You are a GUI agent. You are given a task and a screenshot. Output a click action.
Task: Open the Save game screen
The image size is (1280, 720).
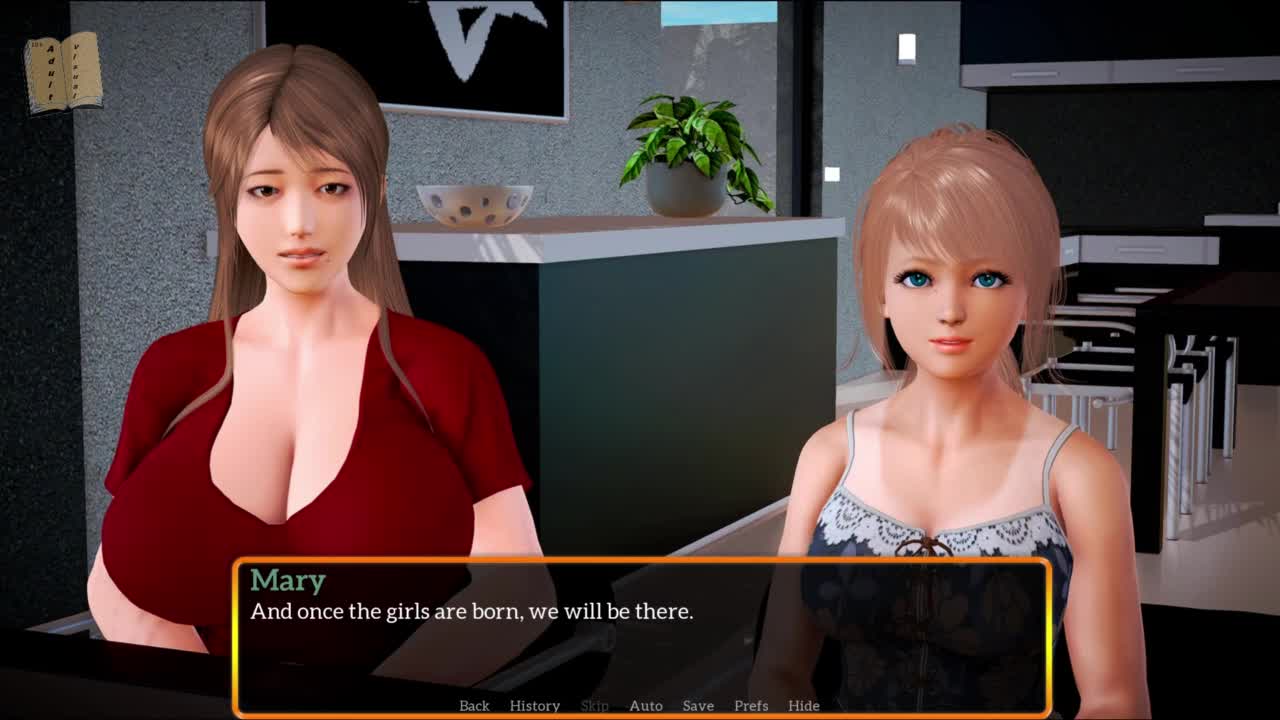click(698, 705)
